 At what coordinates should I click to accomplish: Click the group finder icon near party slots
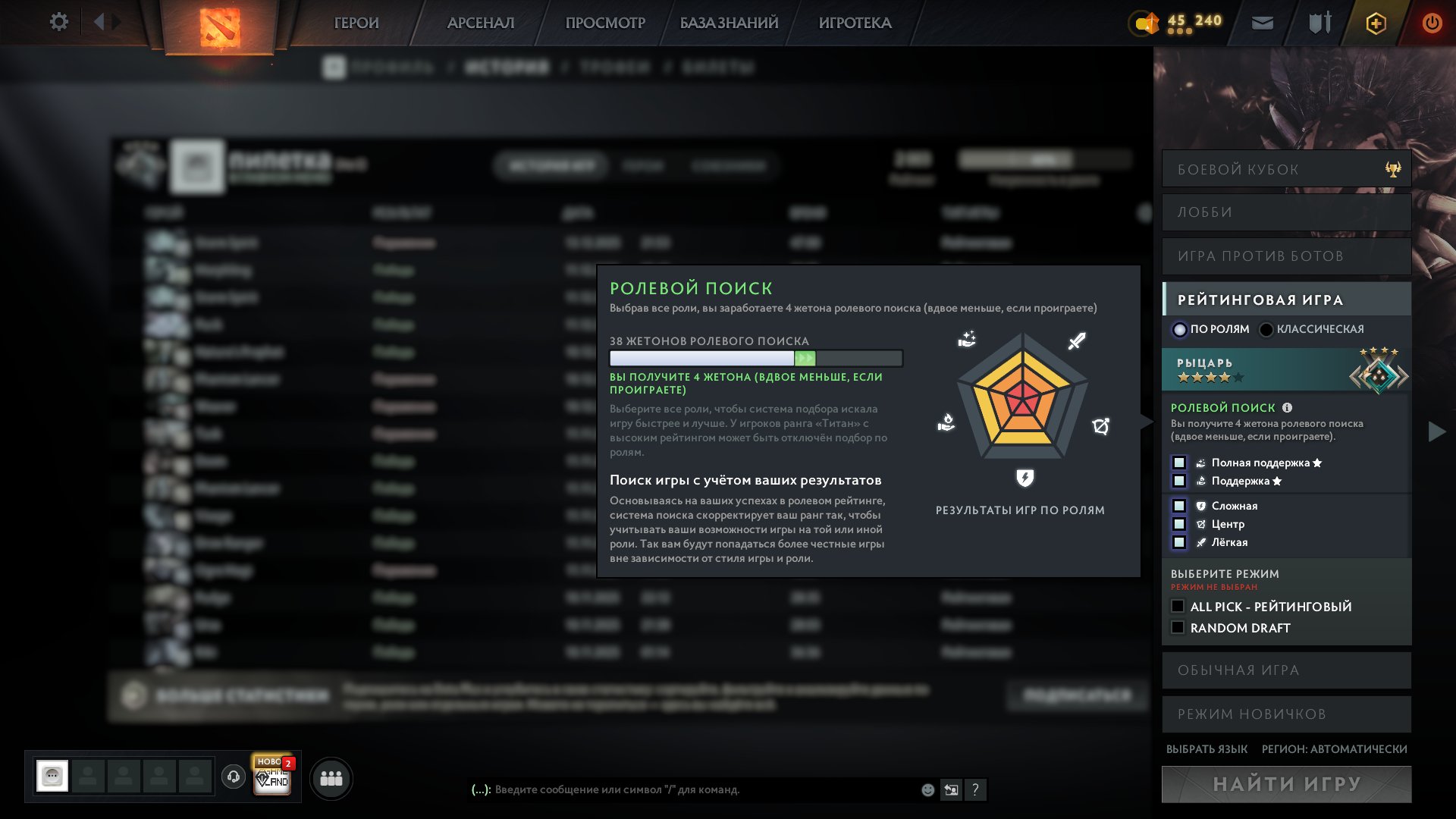[330, 777]
